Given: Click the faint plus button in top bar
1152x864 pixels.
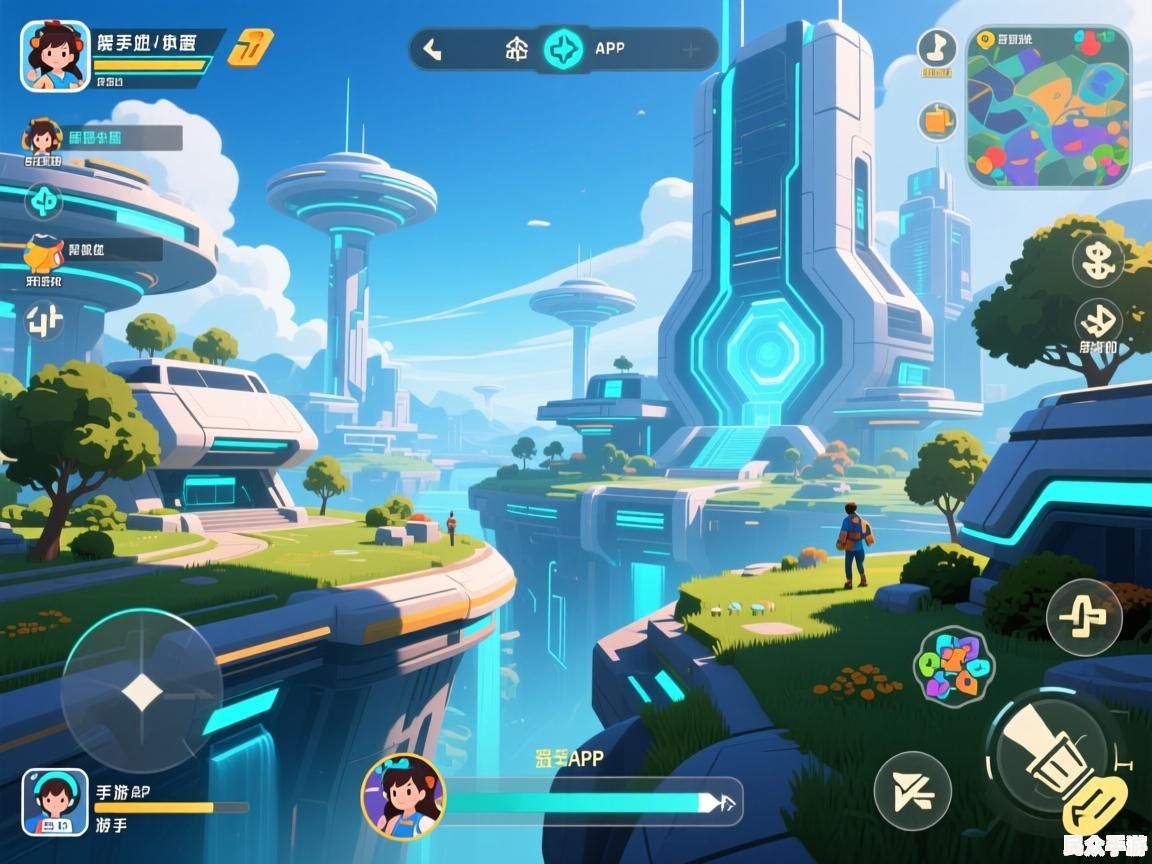Looking at the screenshot, I should pos(690,49).
